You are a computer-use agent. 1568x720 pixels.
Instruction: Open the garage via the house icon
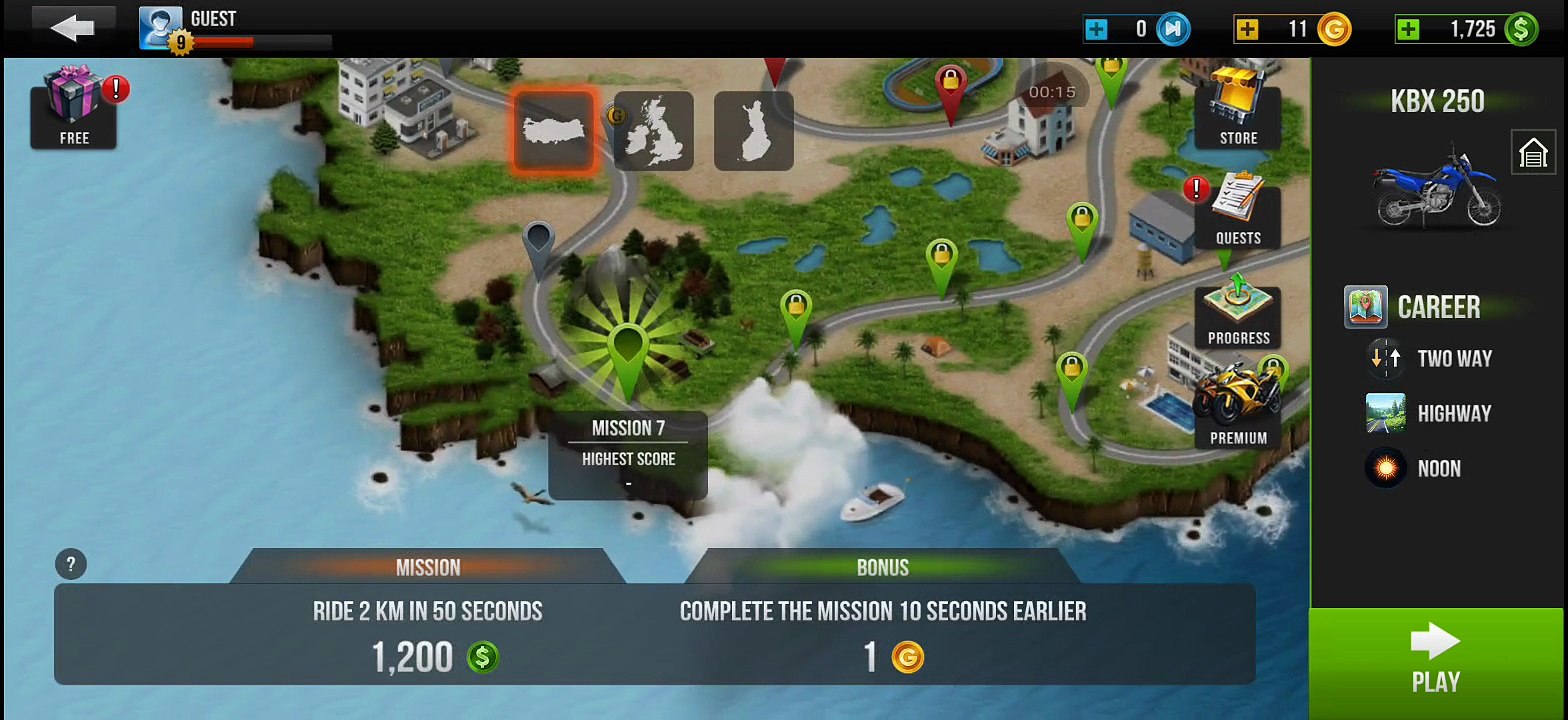tap(1533, 153)
